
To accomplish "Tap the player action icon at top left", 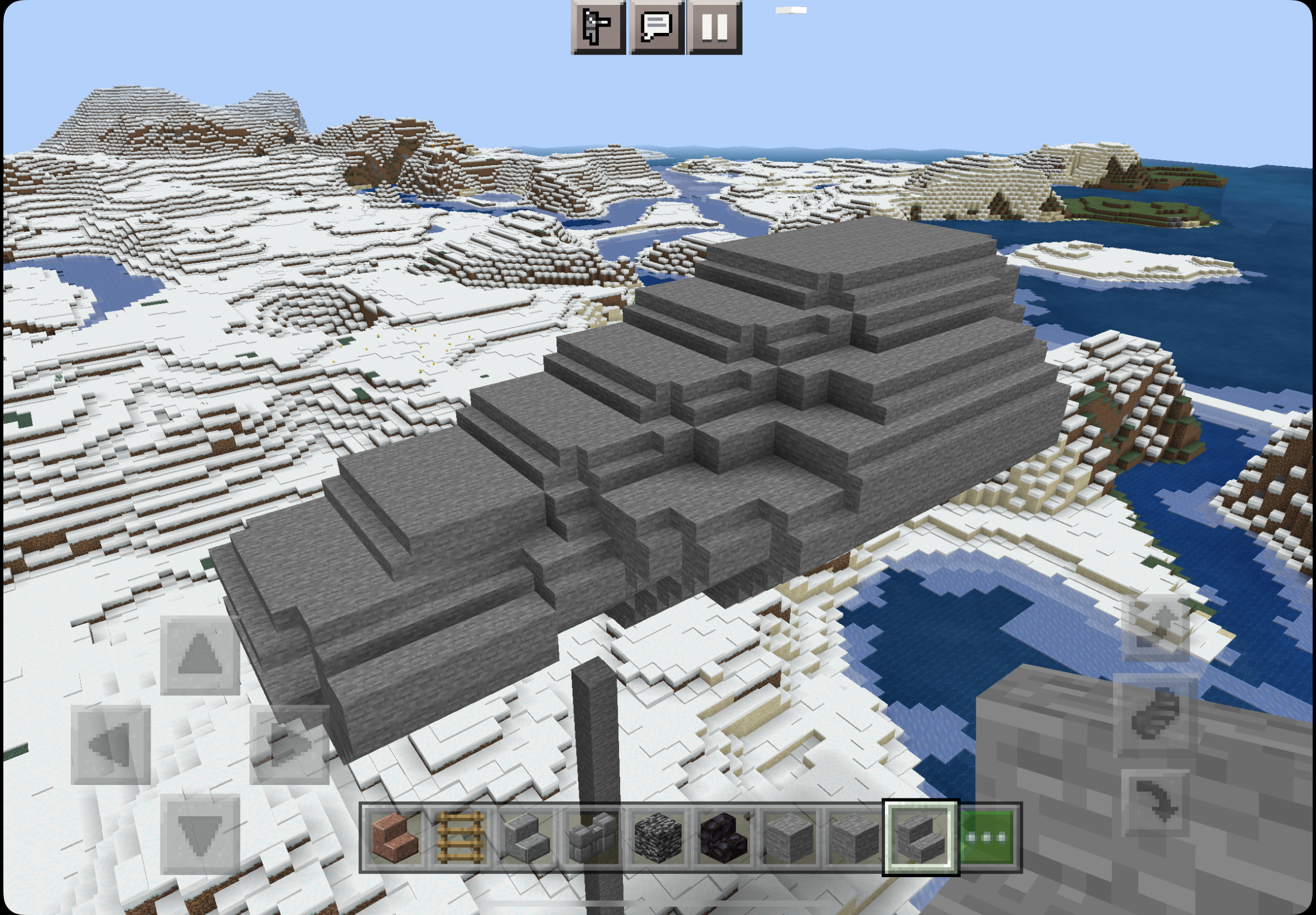I will 599,27.
